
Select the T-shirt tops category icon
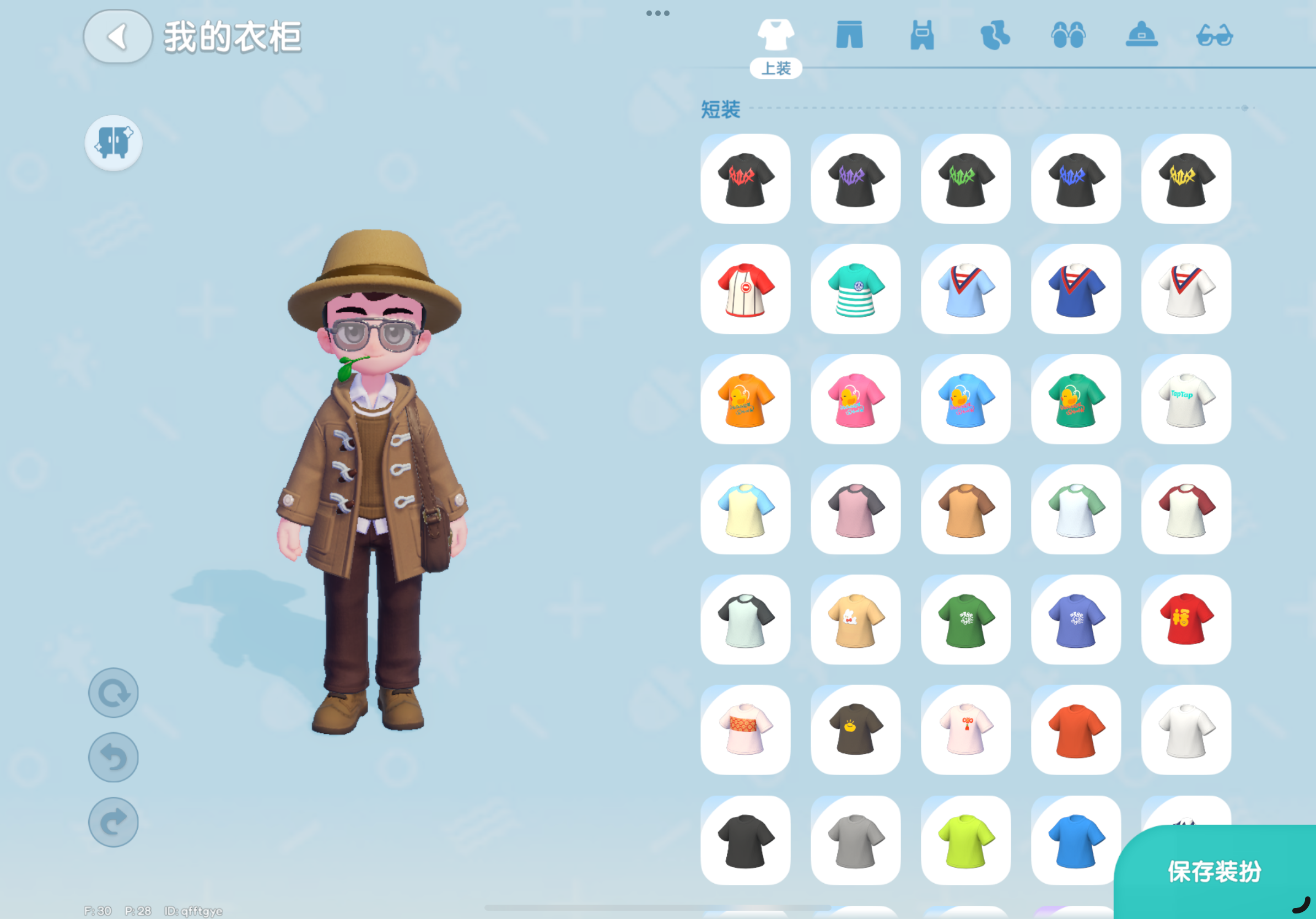pos(776,34)
